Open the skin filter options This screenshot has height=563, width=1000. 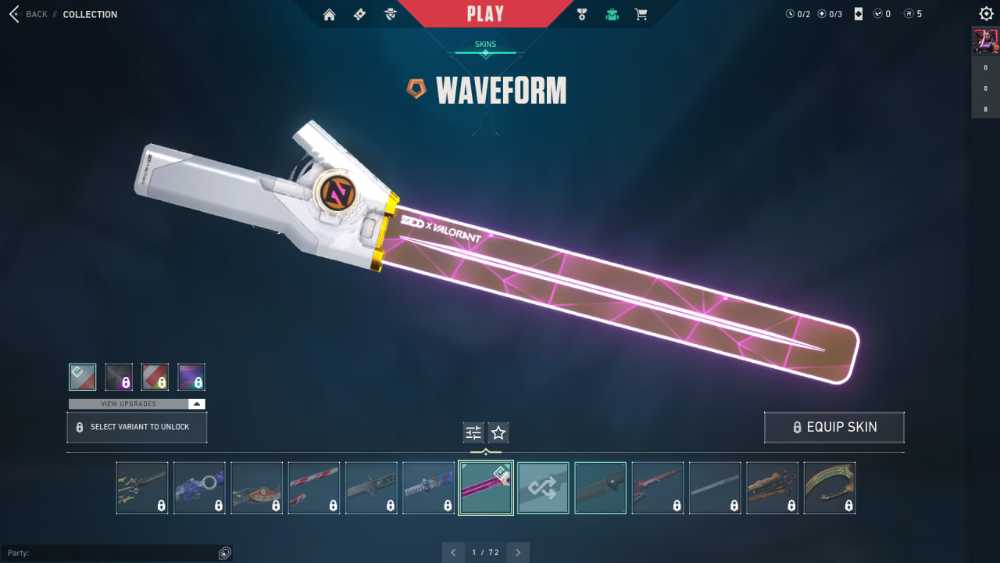click(x=474, y=432)
